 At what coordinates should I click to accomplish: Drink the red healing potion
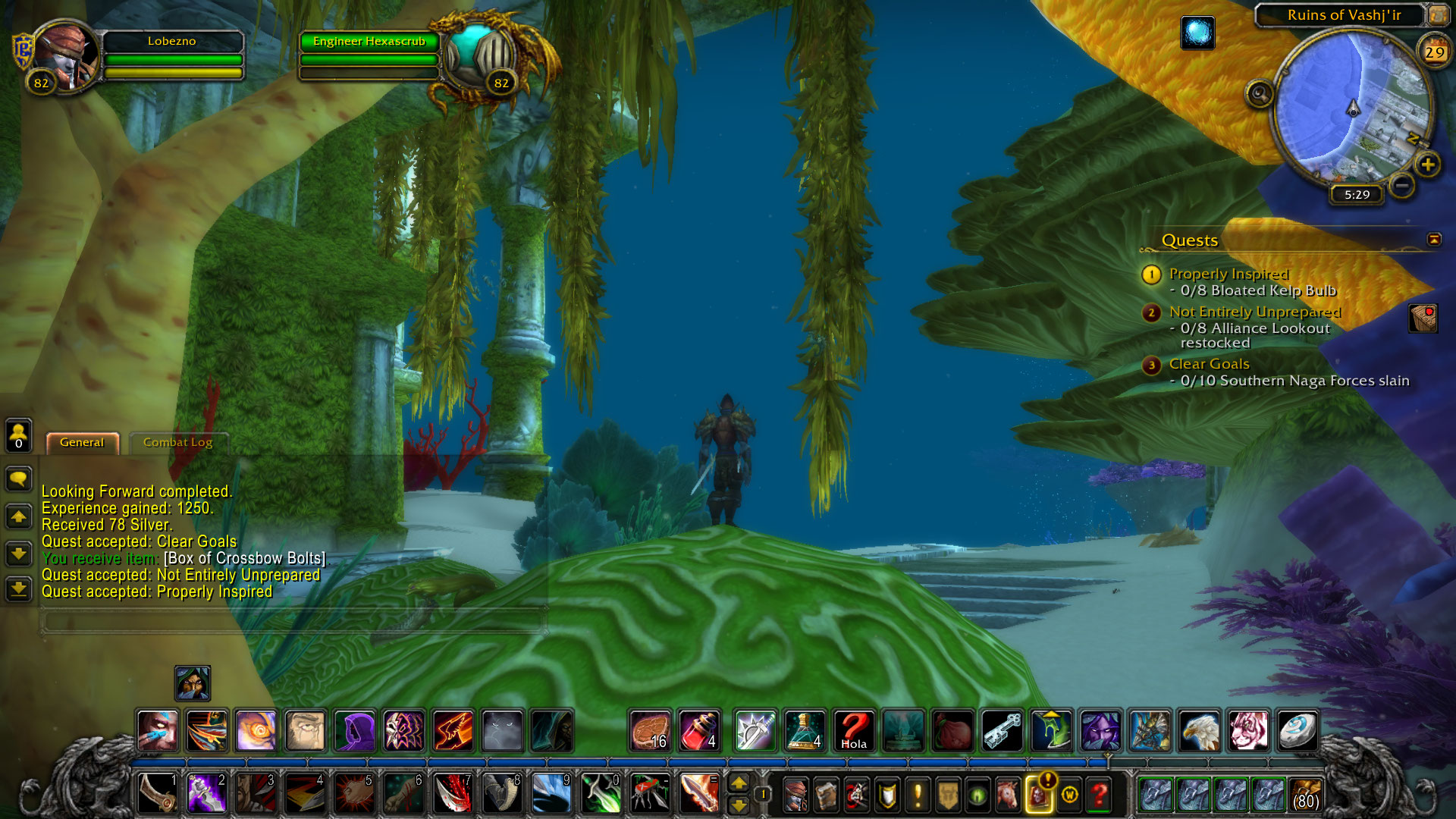point(698,731)
